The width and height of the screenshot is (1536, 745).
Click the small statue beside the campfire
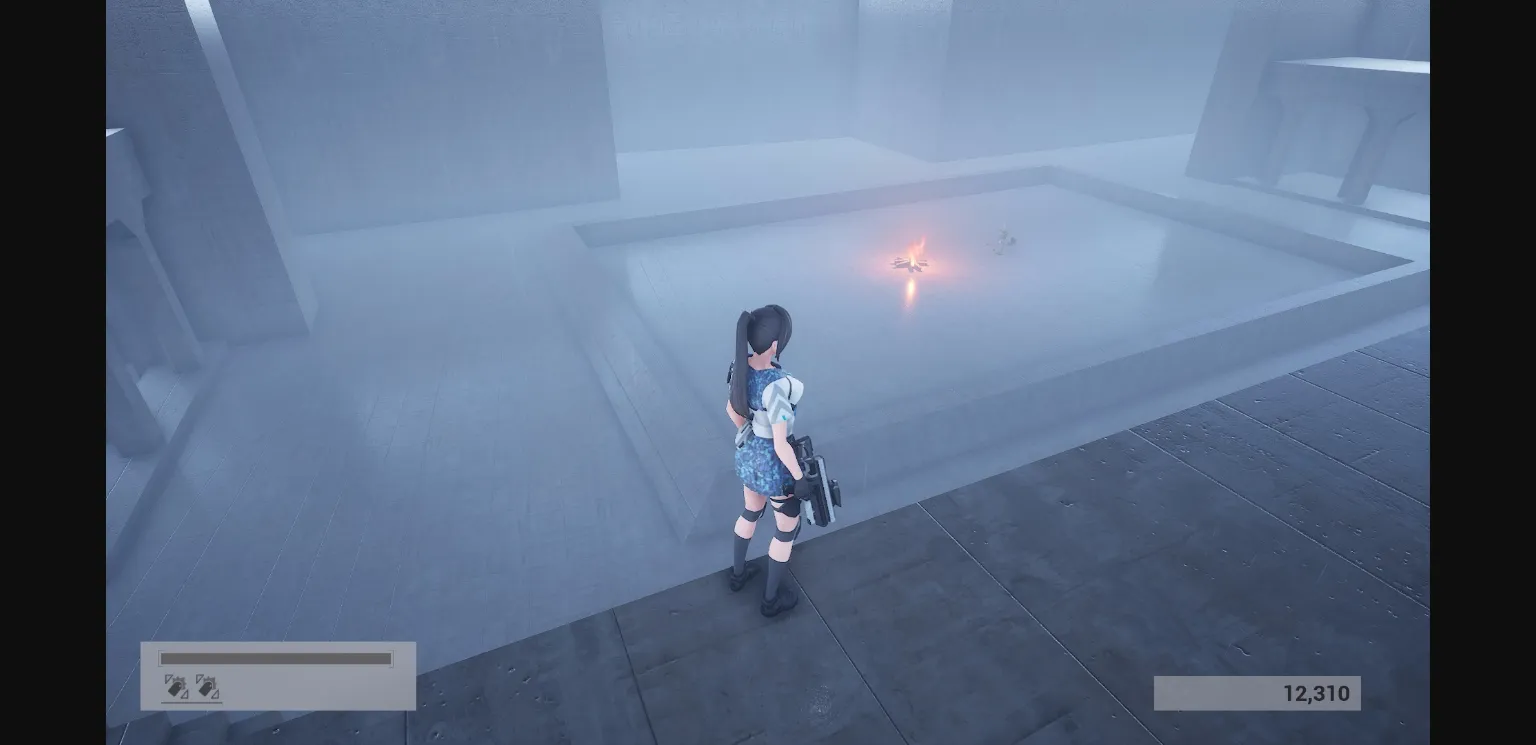tap(1003, 240)
